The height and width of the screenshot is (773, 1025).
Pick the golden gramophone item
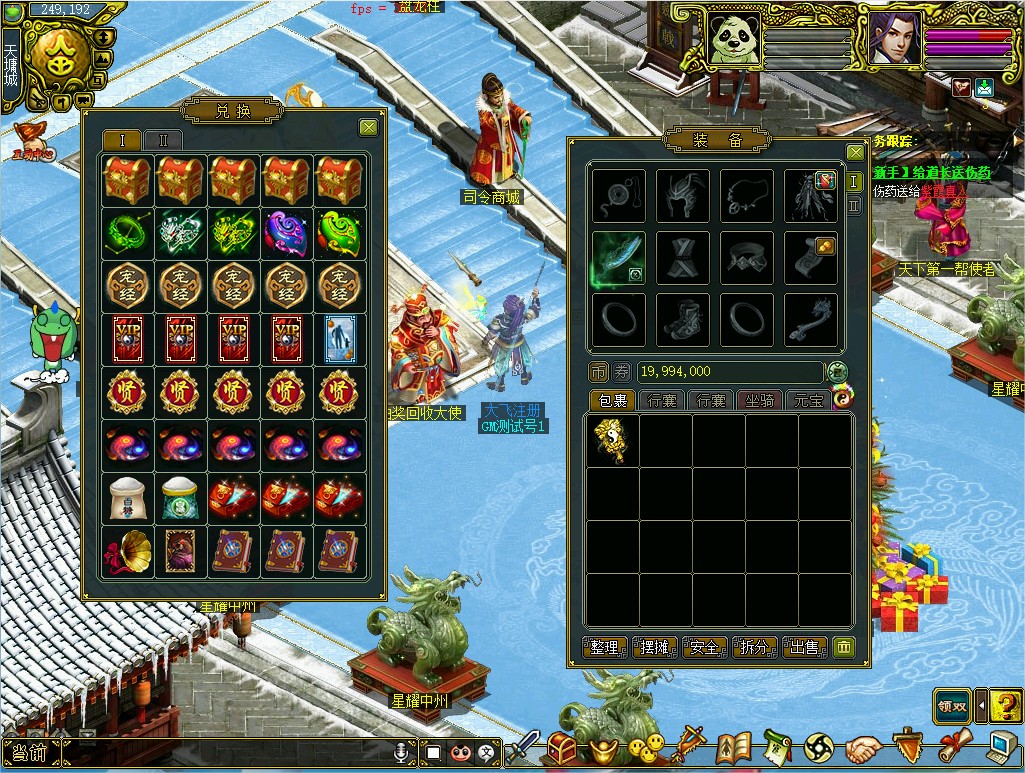tap(127, 551)
